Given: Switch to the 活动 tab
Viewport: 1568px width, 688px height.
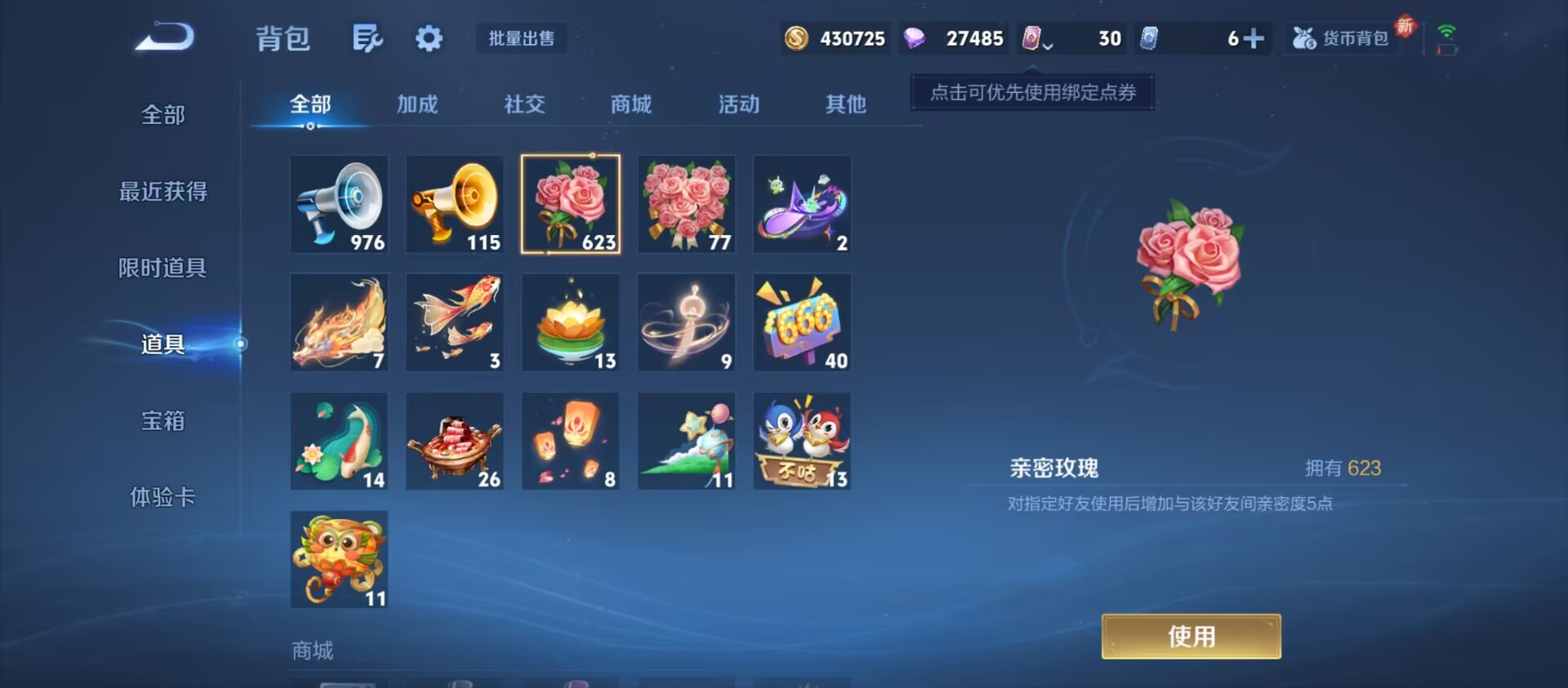Looking at the screenshot, I should [x=737, y=104].
